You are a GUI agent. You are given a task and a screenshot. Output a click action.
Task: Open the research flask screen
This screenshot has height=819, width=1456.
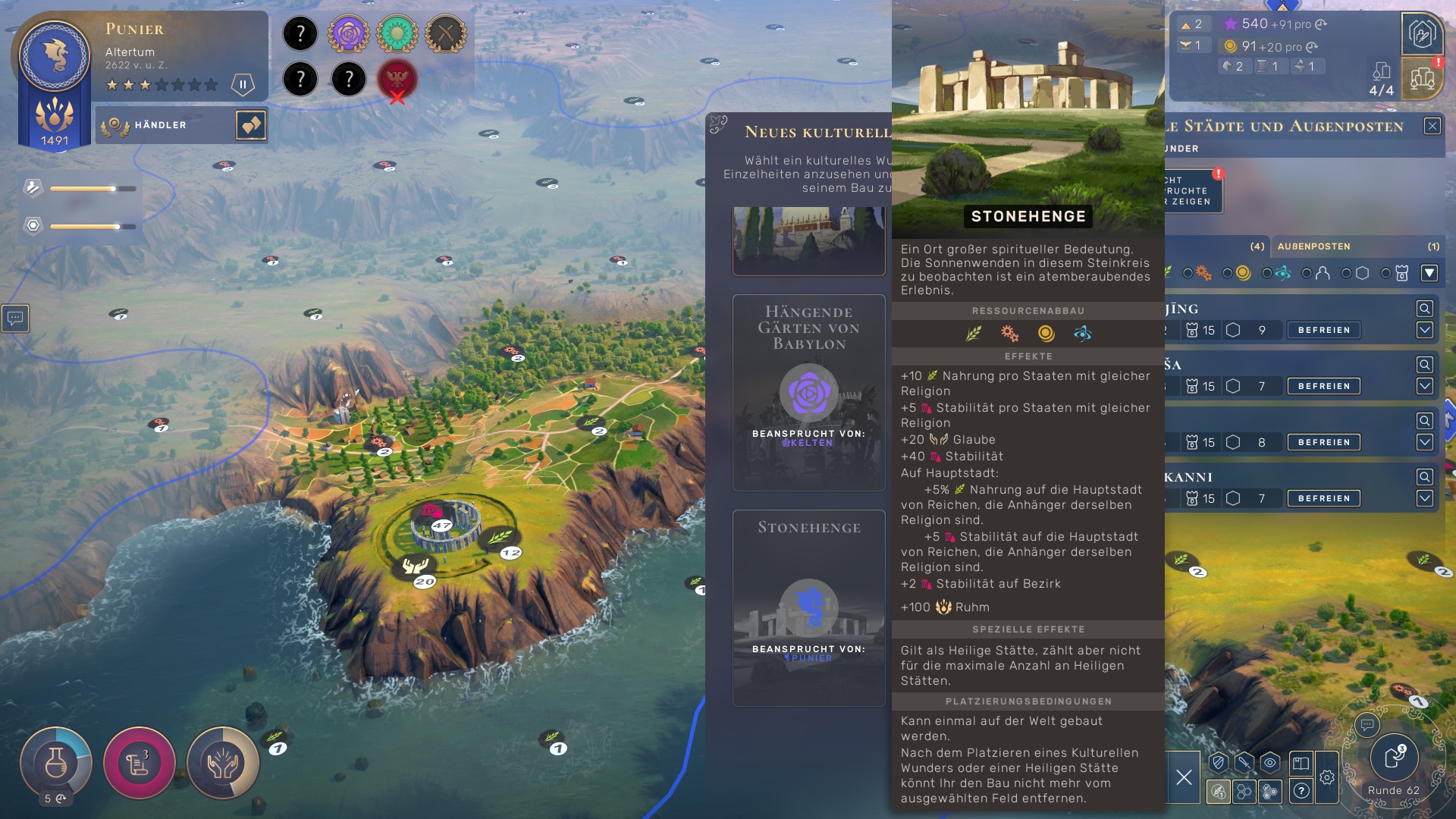[56, 762]
